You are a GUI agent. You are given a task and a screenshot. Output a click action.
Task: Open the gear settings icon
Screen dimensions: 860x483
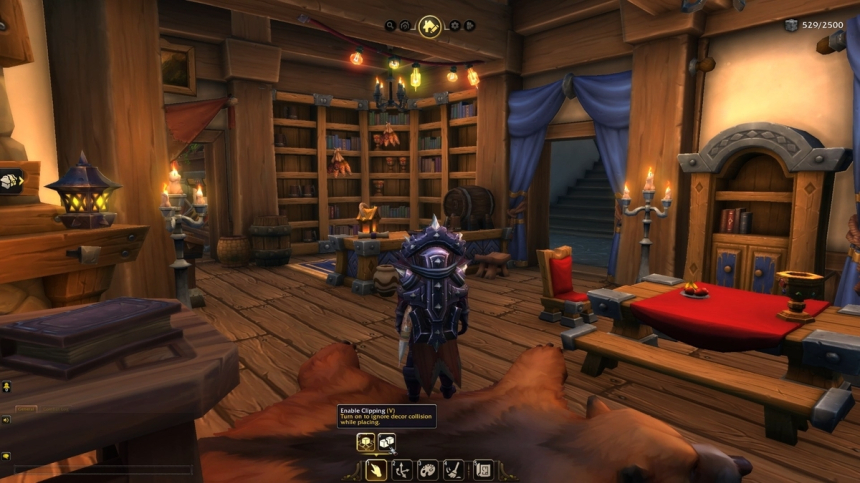coord(455,26)
